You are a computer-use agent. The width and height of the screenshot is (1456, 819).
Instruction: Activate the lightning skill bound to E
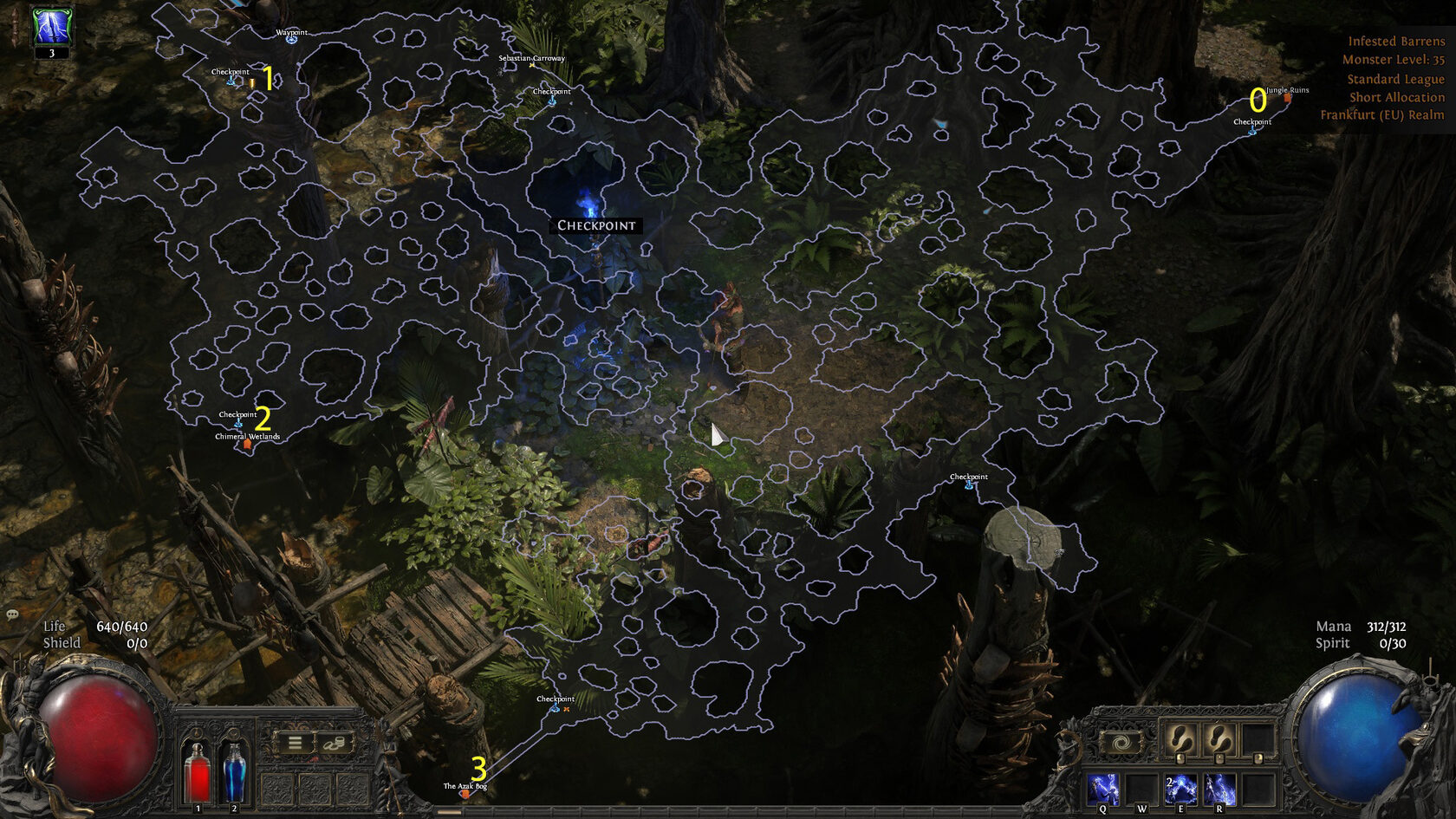pyautogui.click(x=1180, y=790)
